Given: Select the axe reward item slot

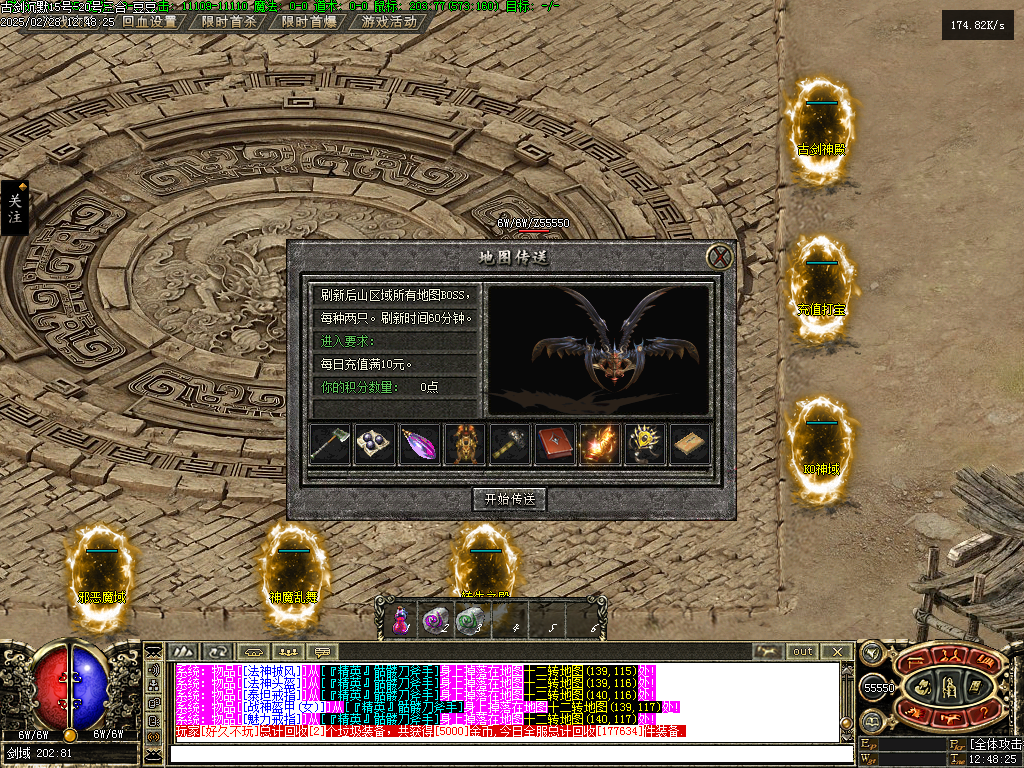Looking at the screenshot, I should [331, 445].
